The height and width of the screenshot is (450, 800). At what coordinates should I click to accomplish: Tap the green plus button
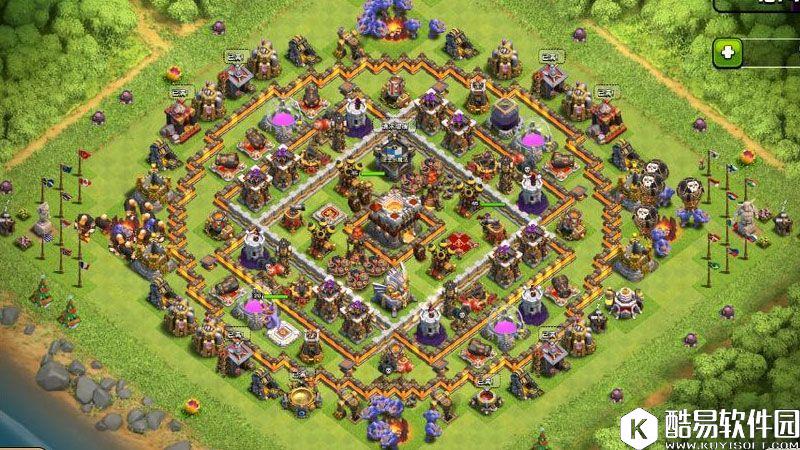point(728,52)
